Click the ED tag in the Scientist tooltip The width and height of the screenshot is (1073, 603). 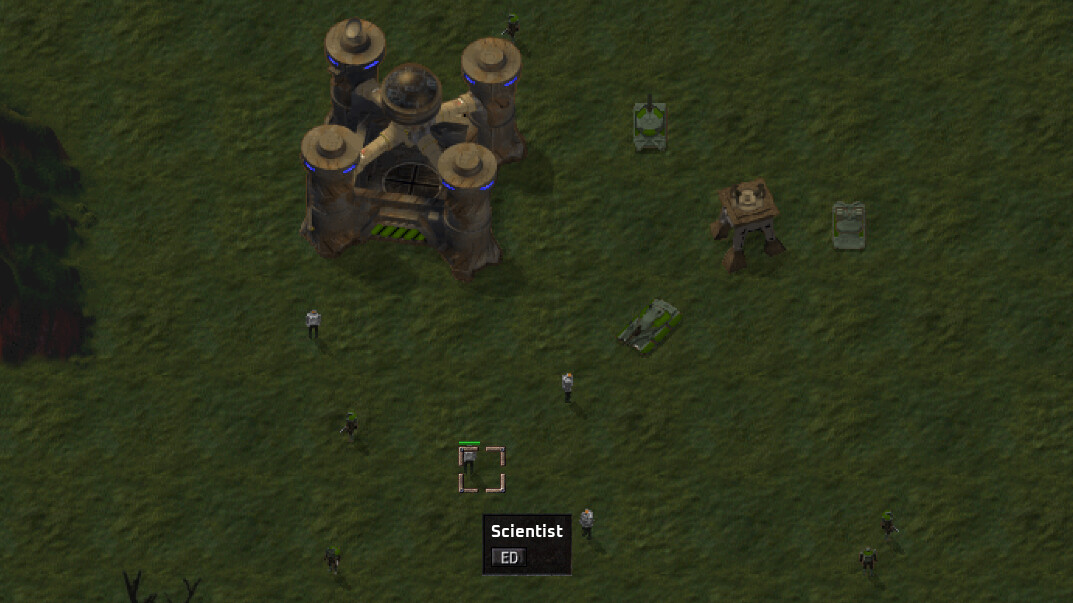point(508,558)
